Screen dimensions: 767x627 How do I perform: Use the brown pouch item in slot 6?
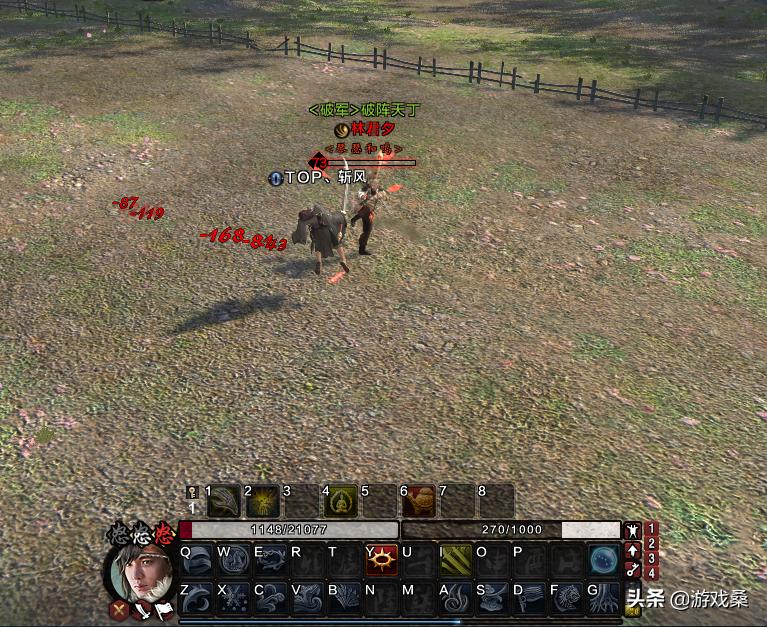click(x=421, y=500)
